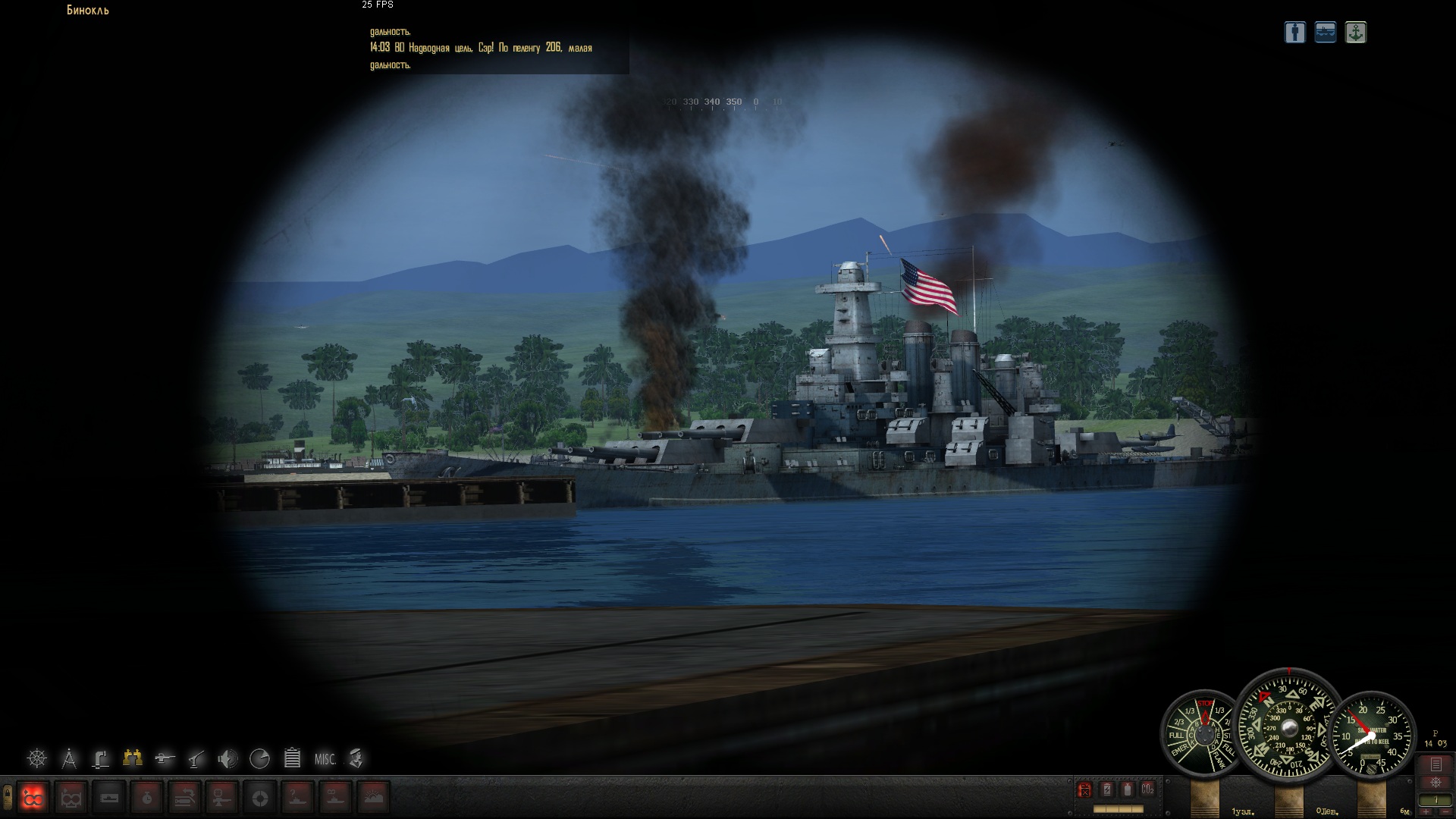Click the stopwatch order button
This screenshot has height=819, width=1456.
click(147, 798)
